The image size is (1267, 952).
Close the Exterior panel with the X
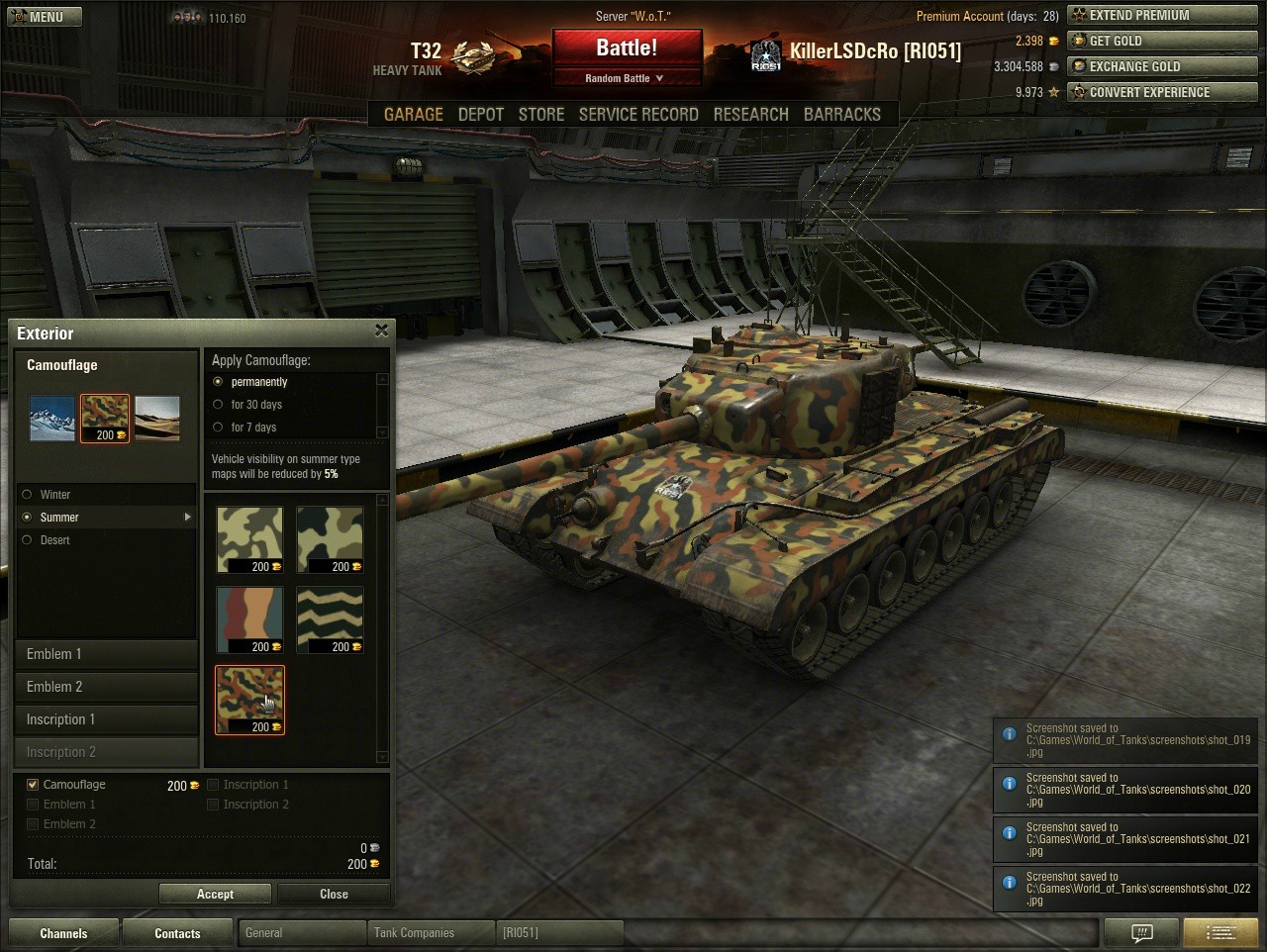[381, 332]
